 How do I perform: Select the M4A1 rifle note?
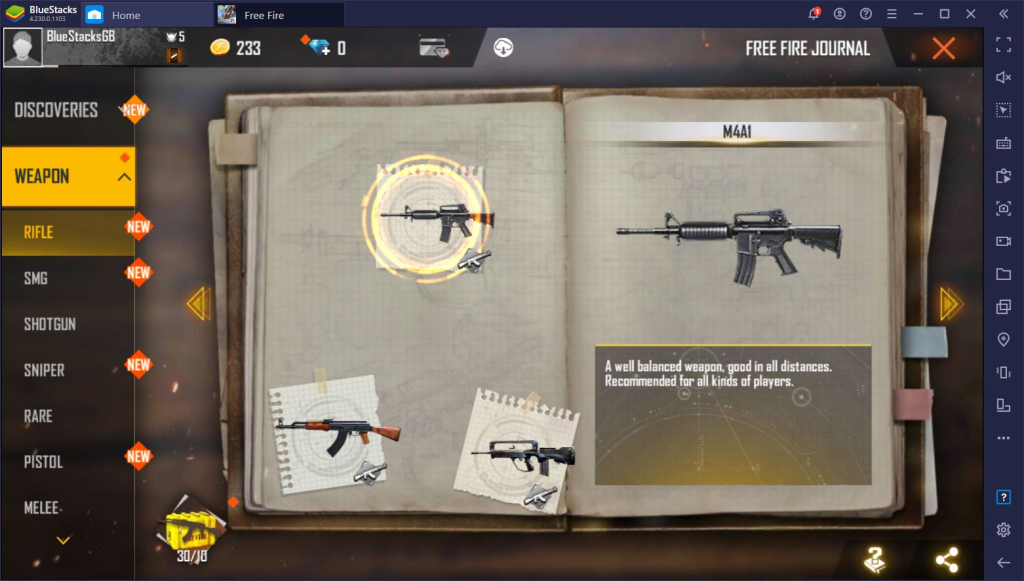(432, 218)
